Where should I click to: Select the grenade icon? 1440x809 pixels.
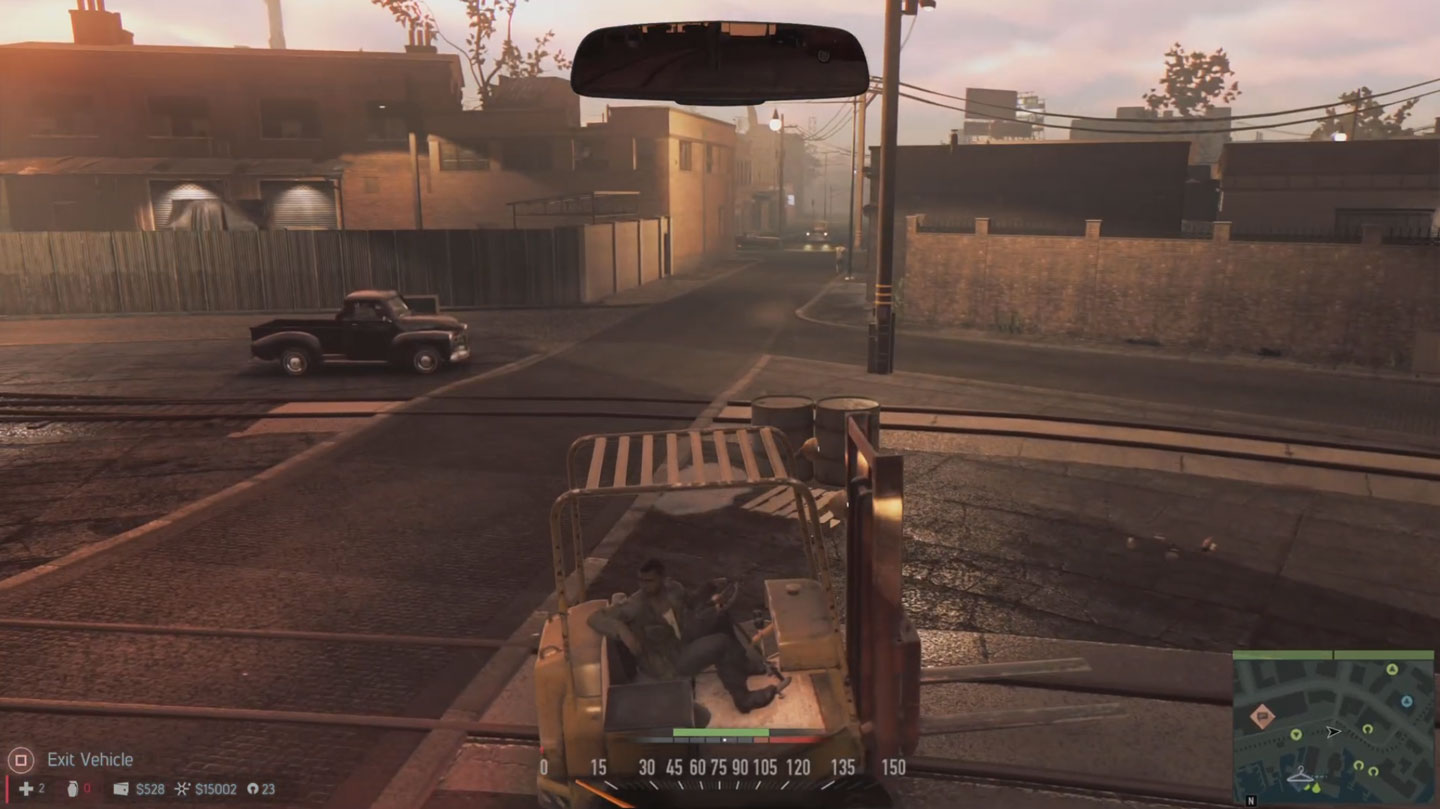[72, 789]
